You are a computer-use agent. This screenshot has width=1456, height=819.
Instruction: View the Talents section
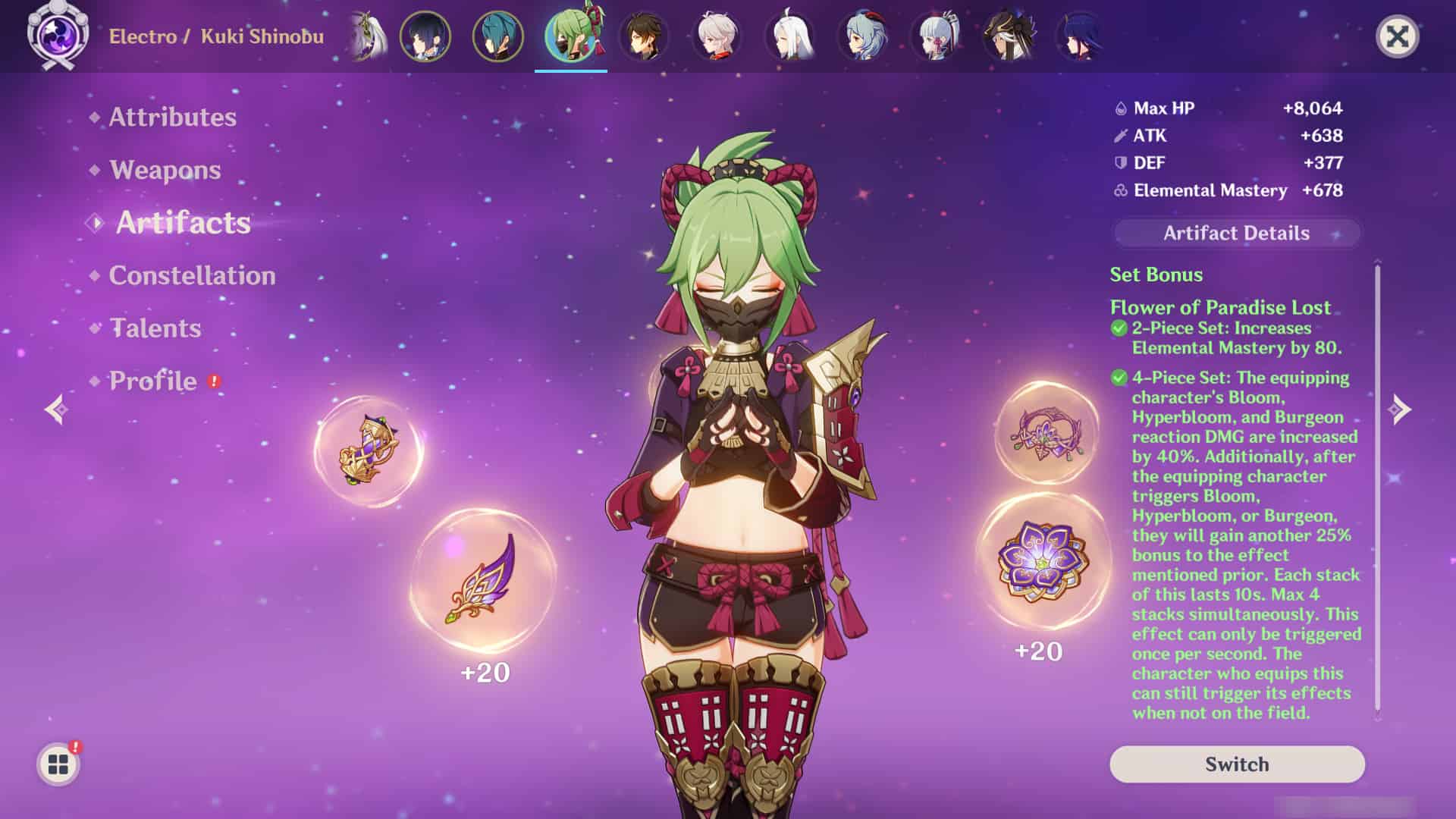tap(154, 329)
